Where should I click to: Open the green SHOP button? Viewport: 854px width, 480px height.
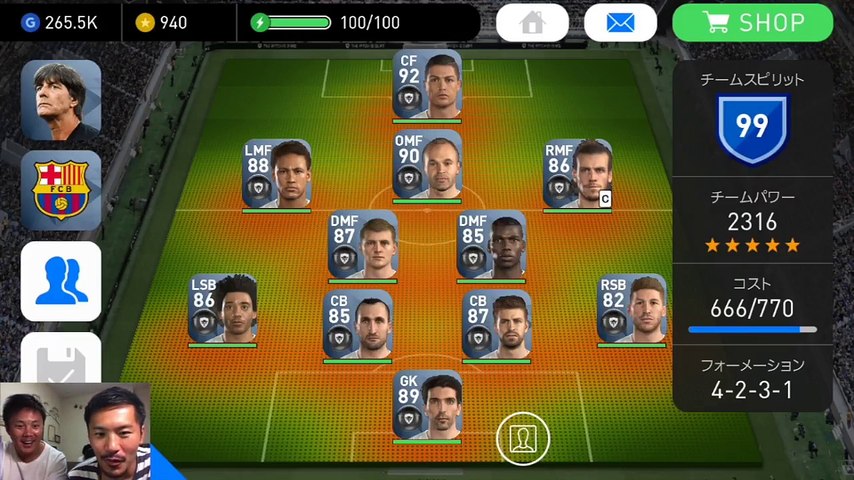coord(753,22)
